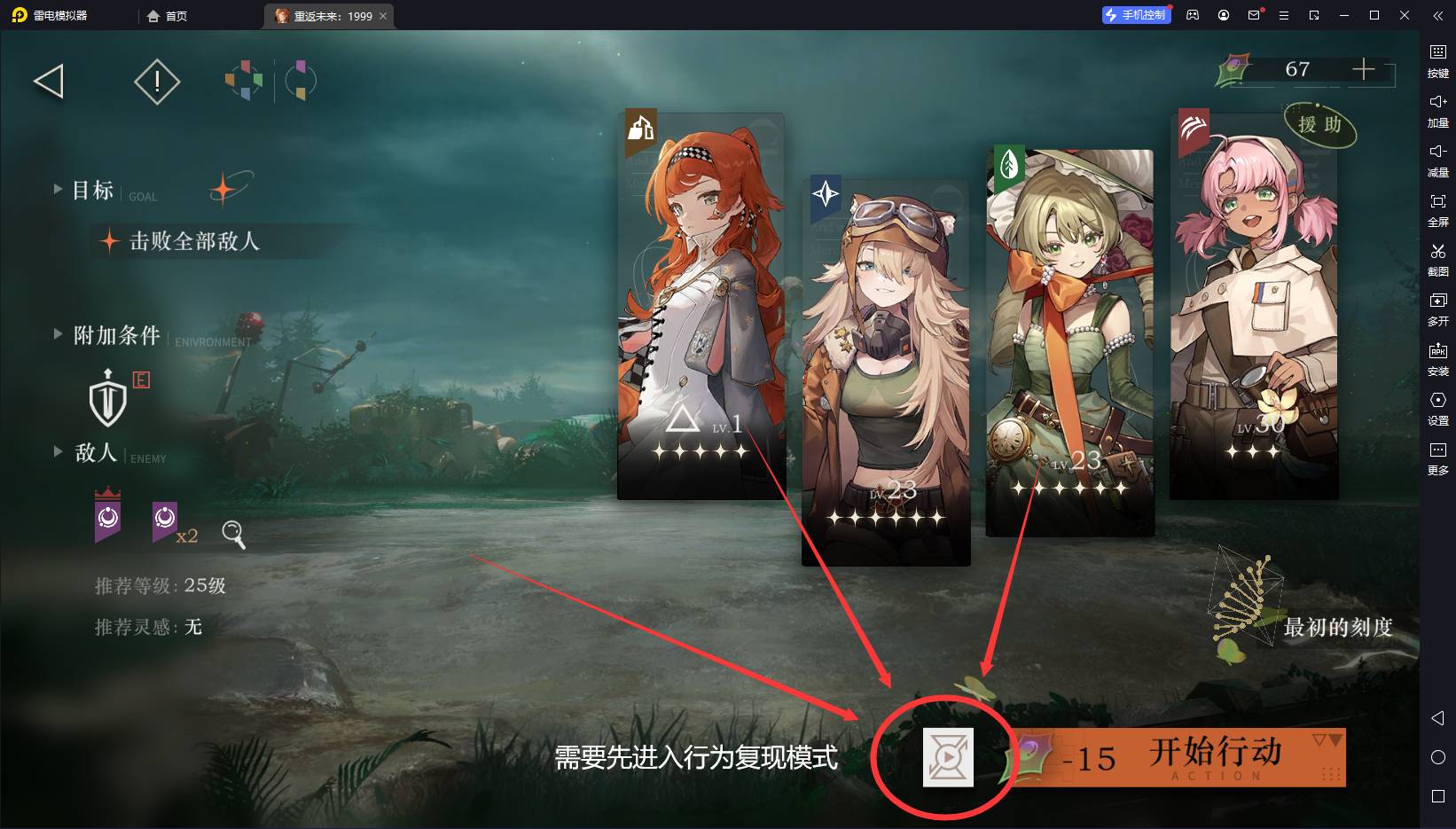Click the 援助 support badge
Viewport: 1456px width, 829px height.
pos(1319,125)
